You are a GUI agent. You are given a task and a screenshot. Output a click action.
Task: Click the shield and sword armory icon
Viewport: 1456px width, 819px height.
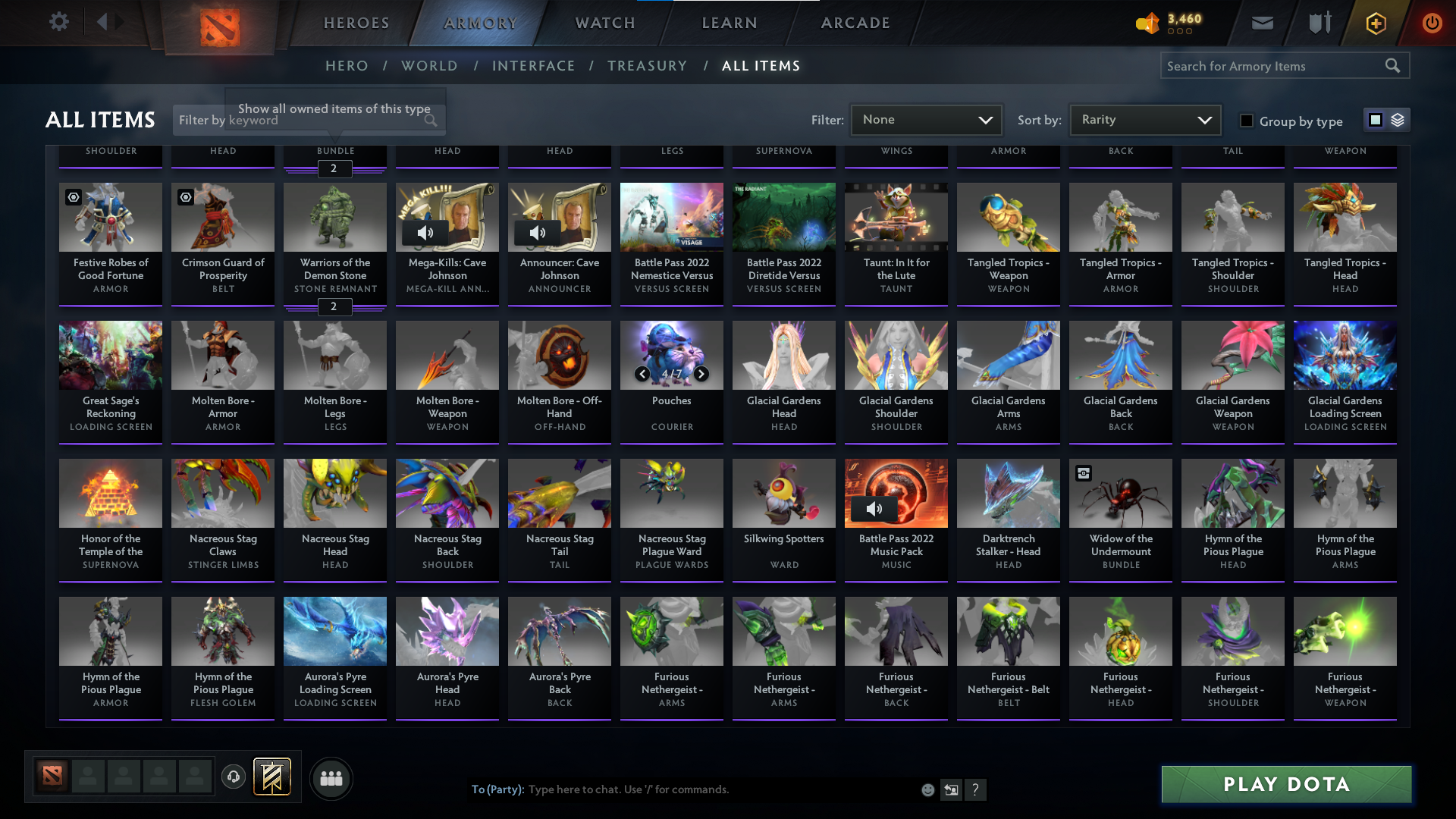(1319, 23)
